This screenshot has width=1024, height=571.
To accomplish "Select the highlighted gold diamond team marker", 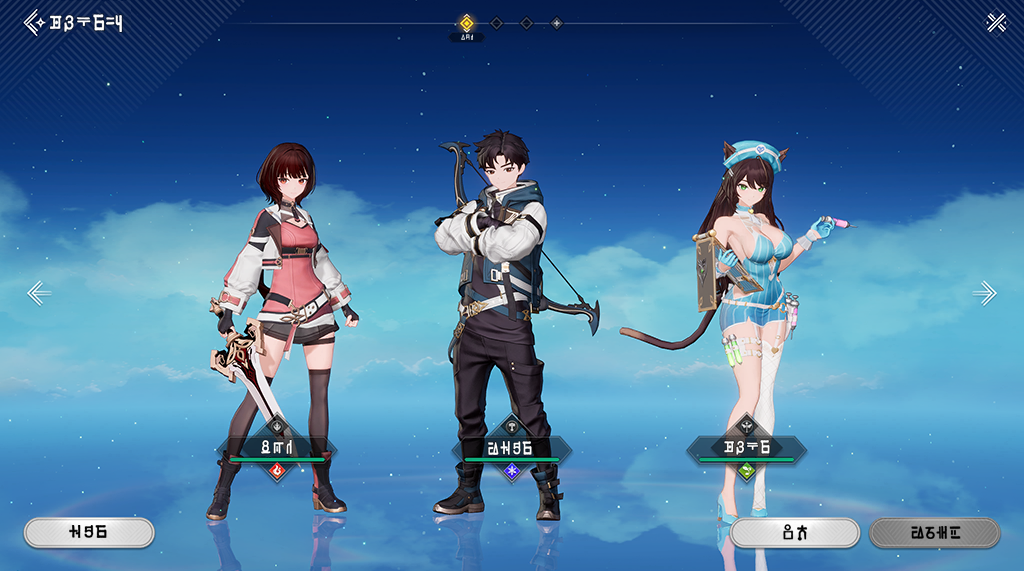I will click(466, 23).
